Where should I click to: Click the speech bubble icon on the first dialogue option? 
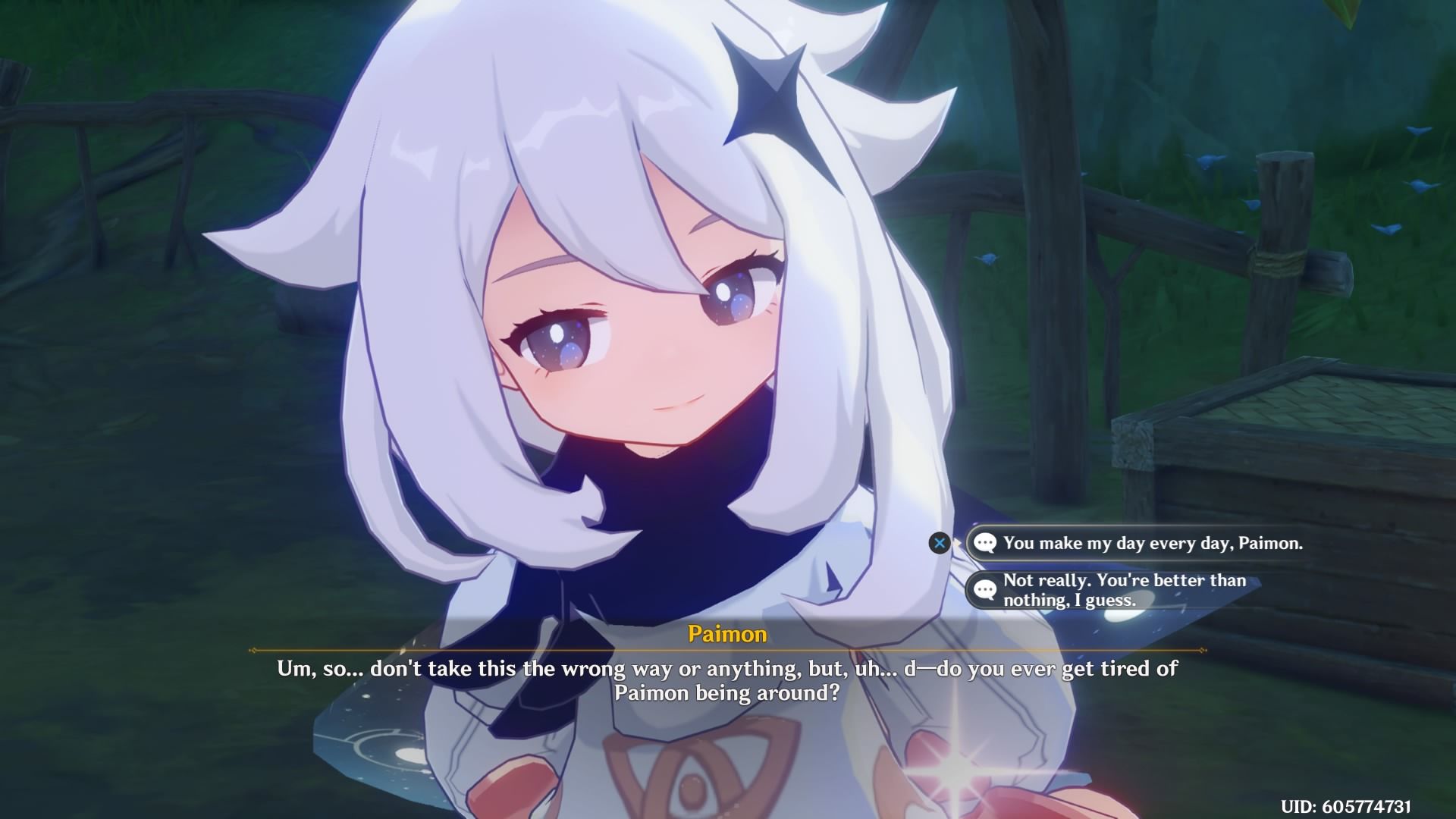(x=986, y=544)
